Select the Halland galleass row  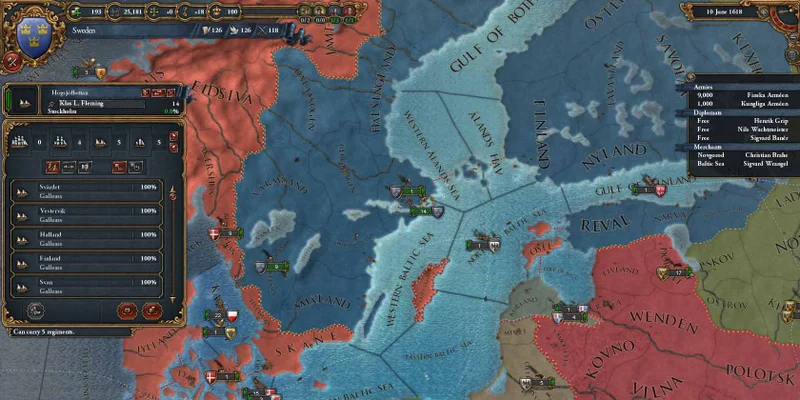[x=84, y=239]
